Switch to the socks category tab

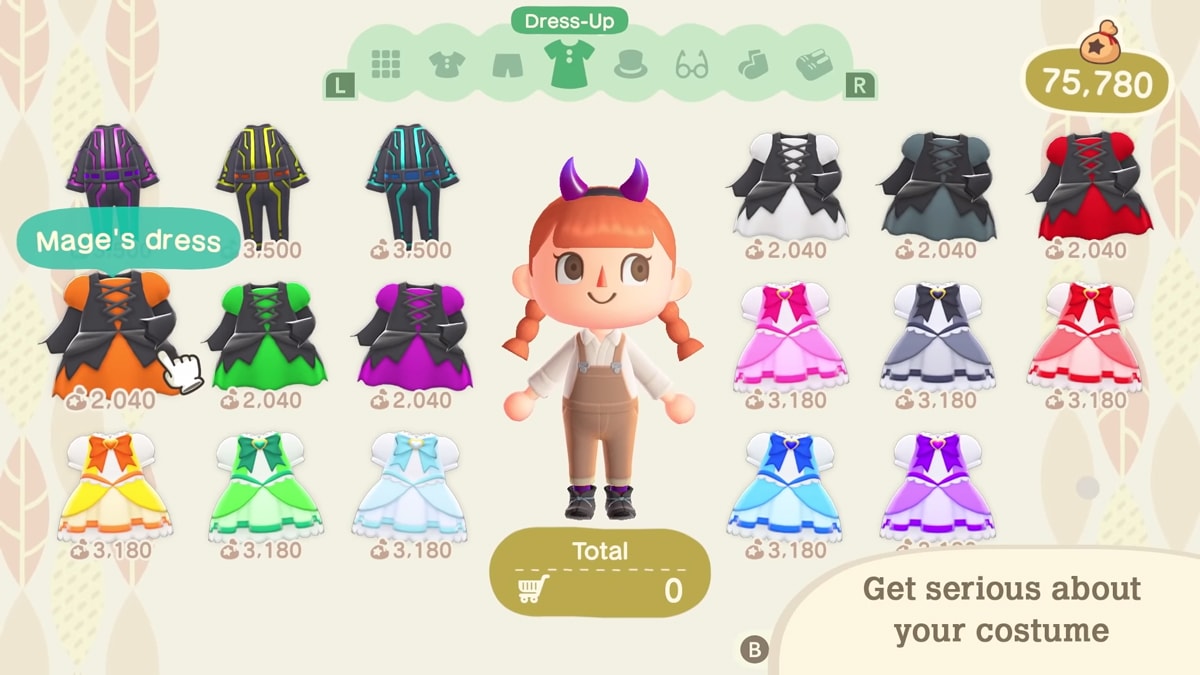pyautogui.click(x=750, y=65)
